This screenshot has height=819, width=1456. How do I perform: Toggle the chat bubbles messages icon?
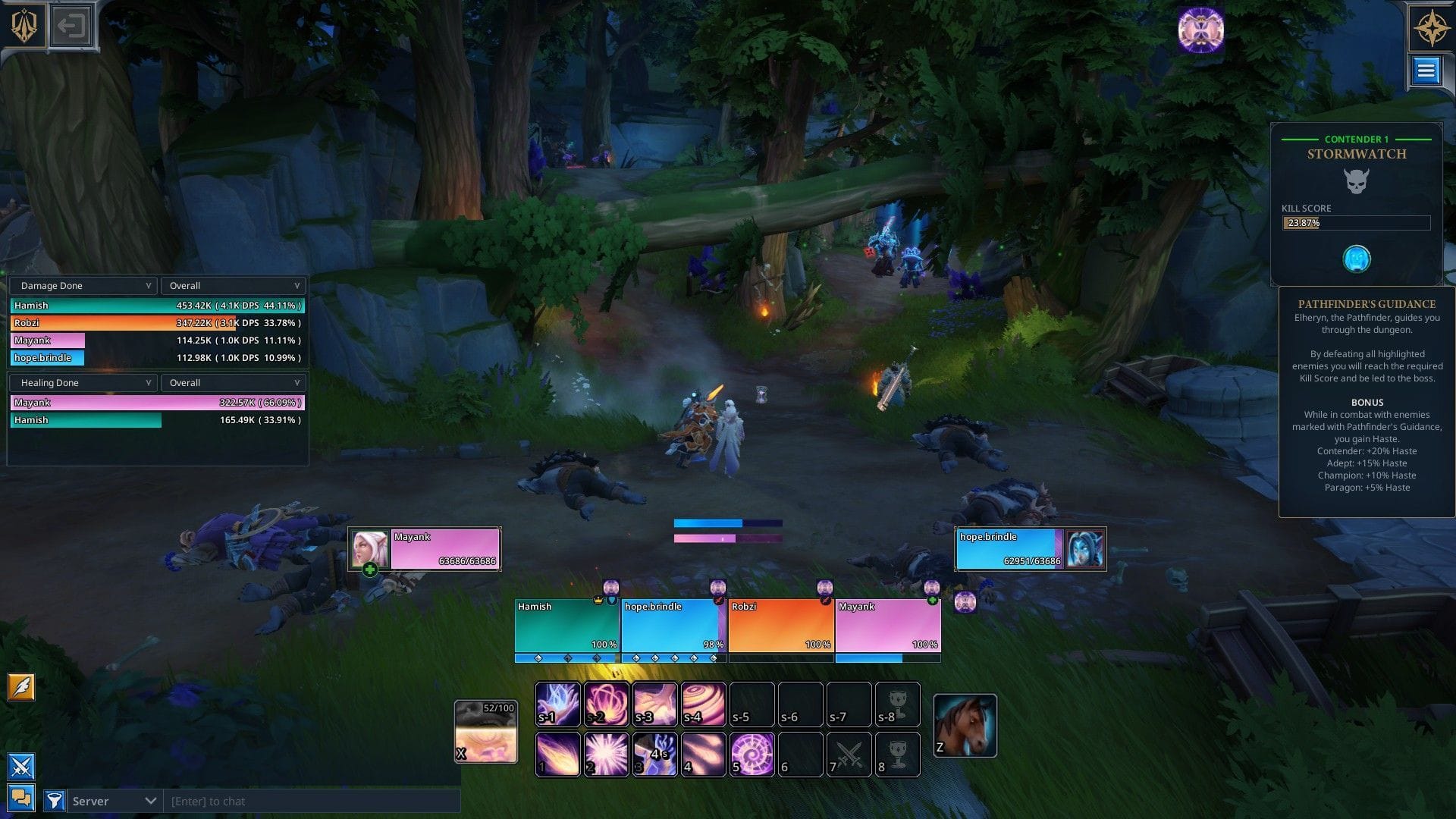[x=21, y=797]
